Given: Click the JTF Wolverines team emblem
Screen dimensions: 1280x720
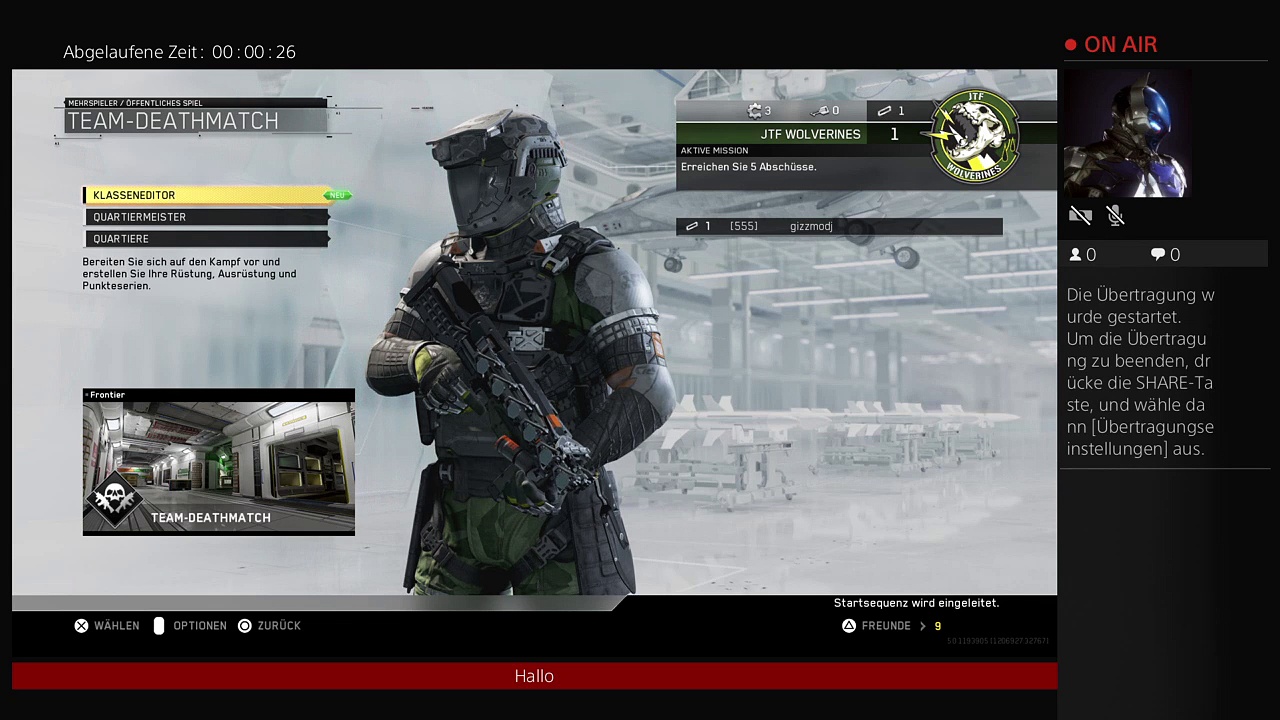Looking at the screenshot, I should [x=974, y=137].
